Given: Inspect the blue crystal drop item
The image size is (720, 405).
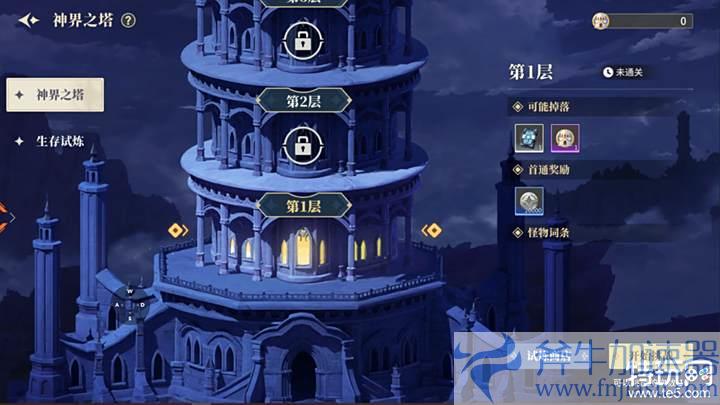Looking at the screenshot, I should coord(529,137).
